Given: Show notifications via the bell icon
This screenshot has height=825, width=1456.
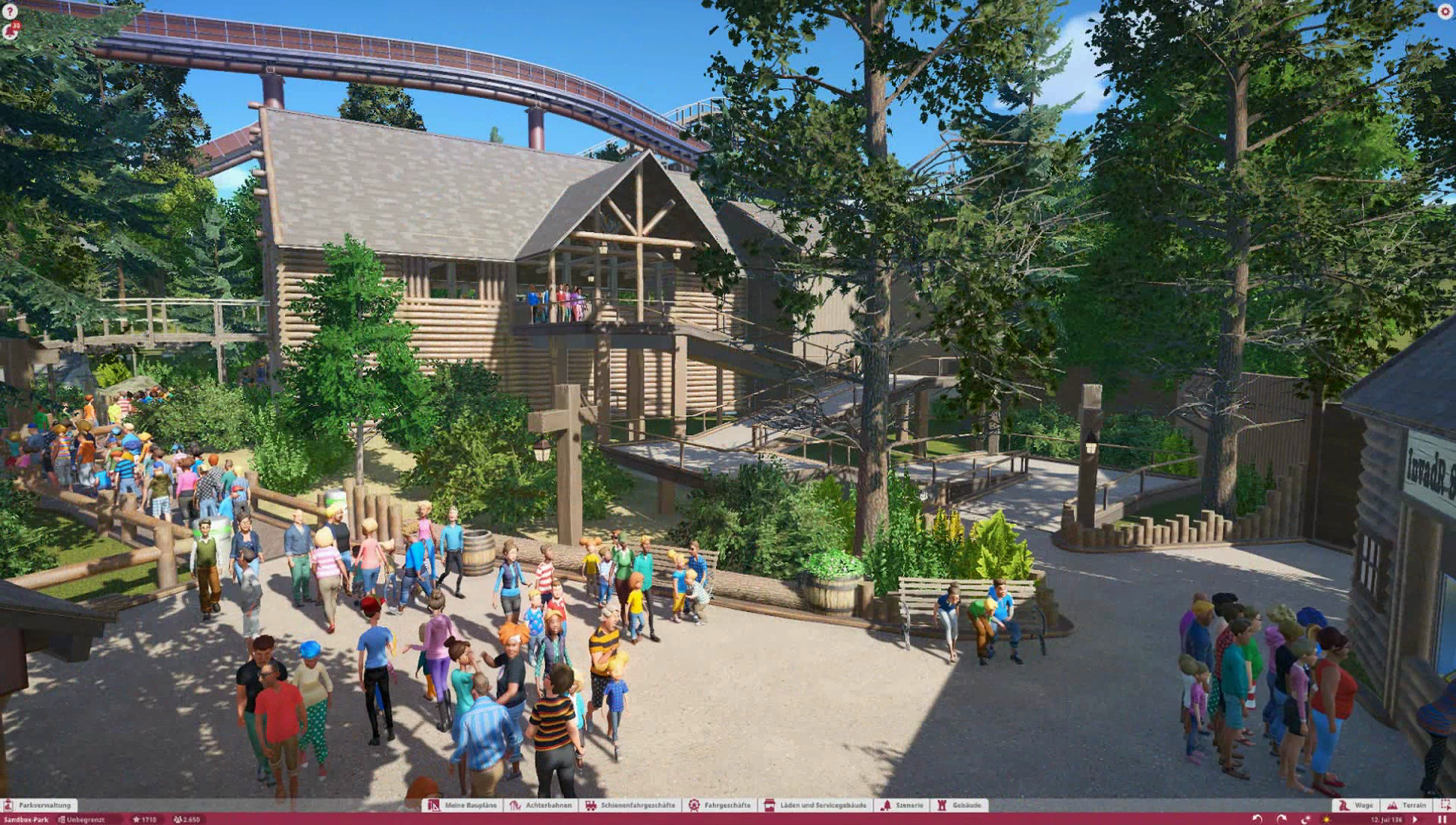Looking at the screenshot, I should (x=11, y=31).
